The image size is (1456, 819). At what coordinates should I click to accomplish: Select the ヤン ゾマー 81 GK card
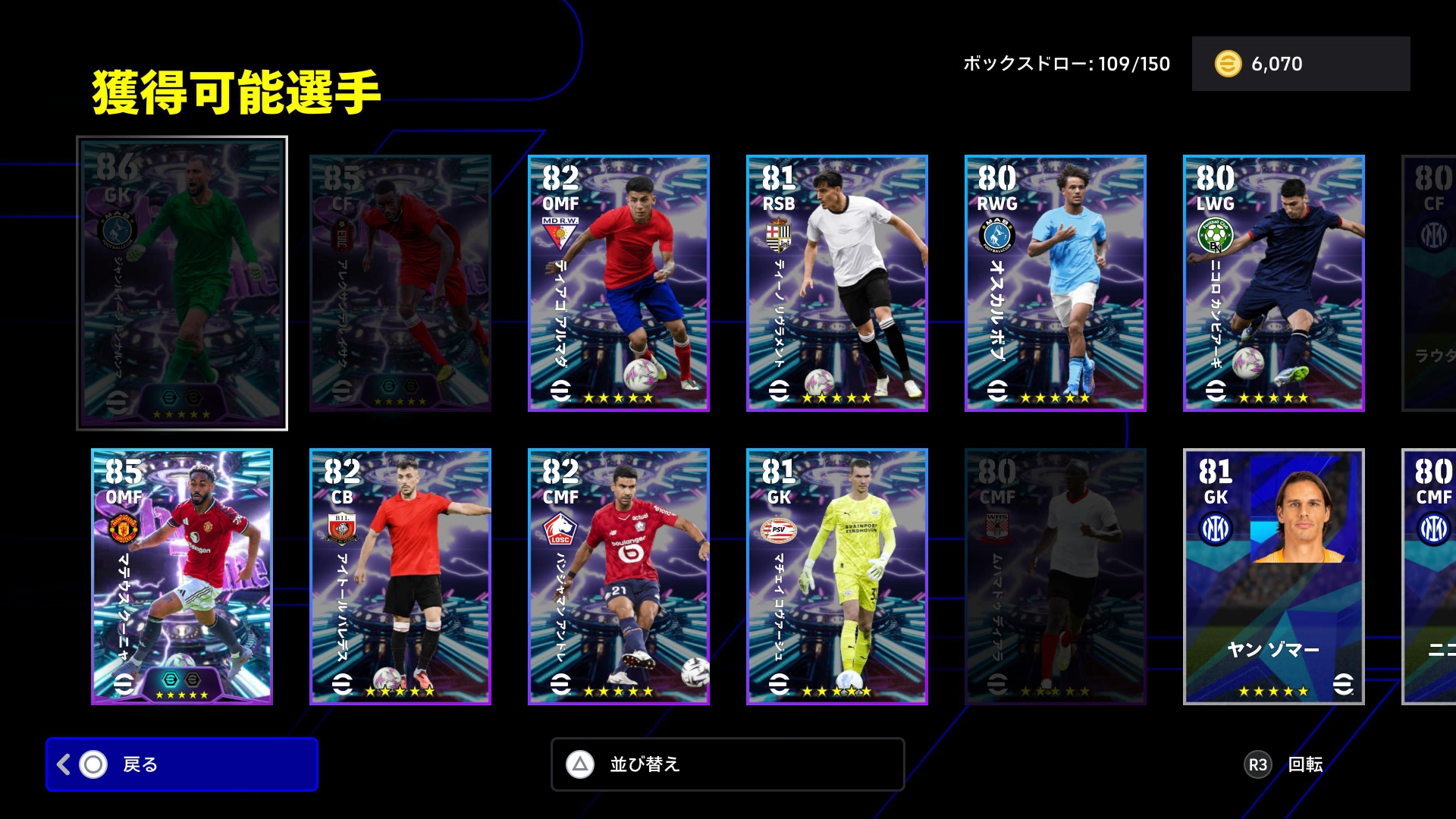point(1273,576)
